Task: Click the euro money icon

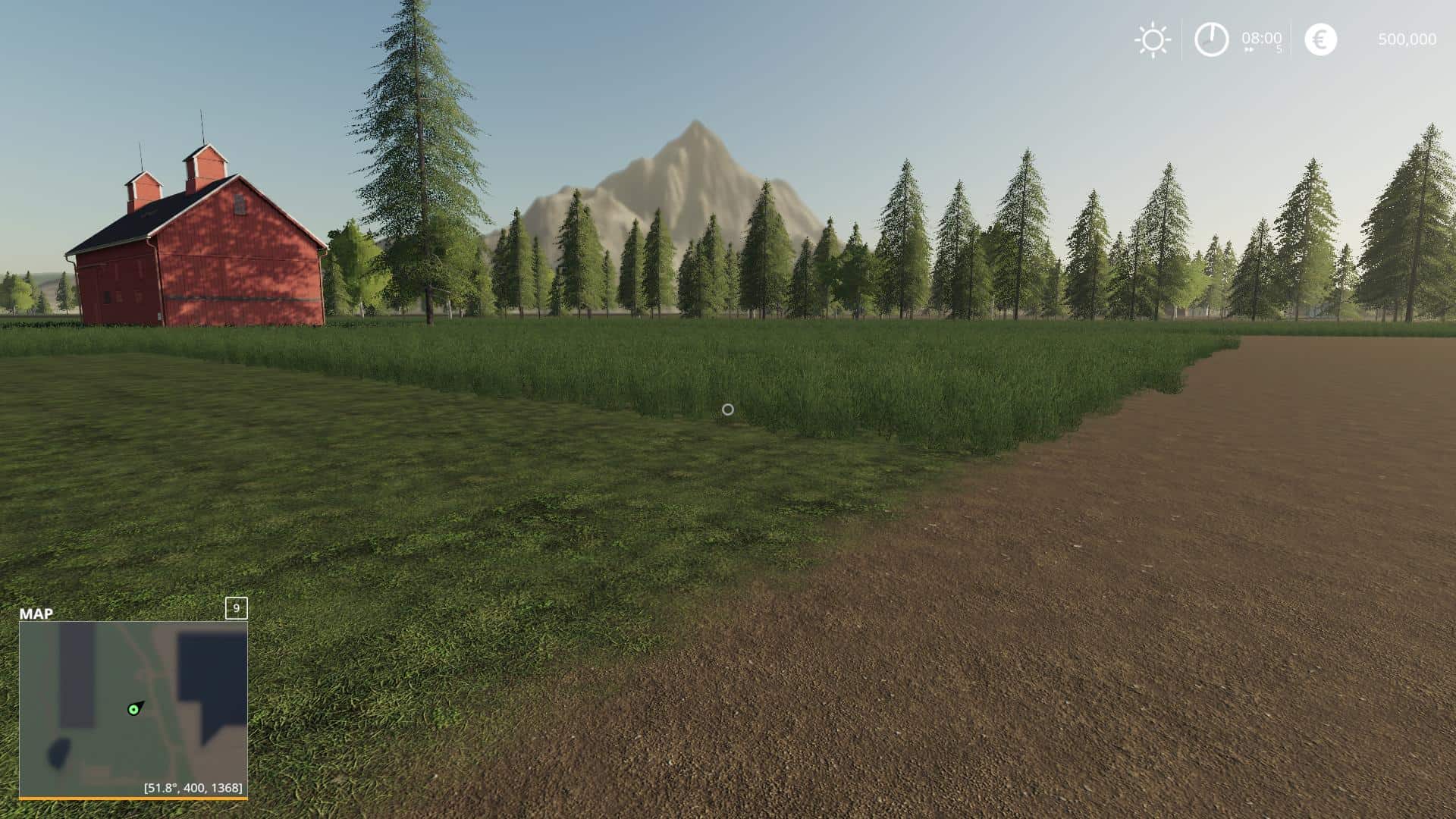Action: tap(1320, 39)
